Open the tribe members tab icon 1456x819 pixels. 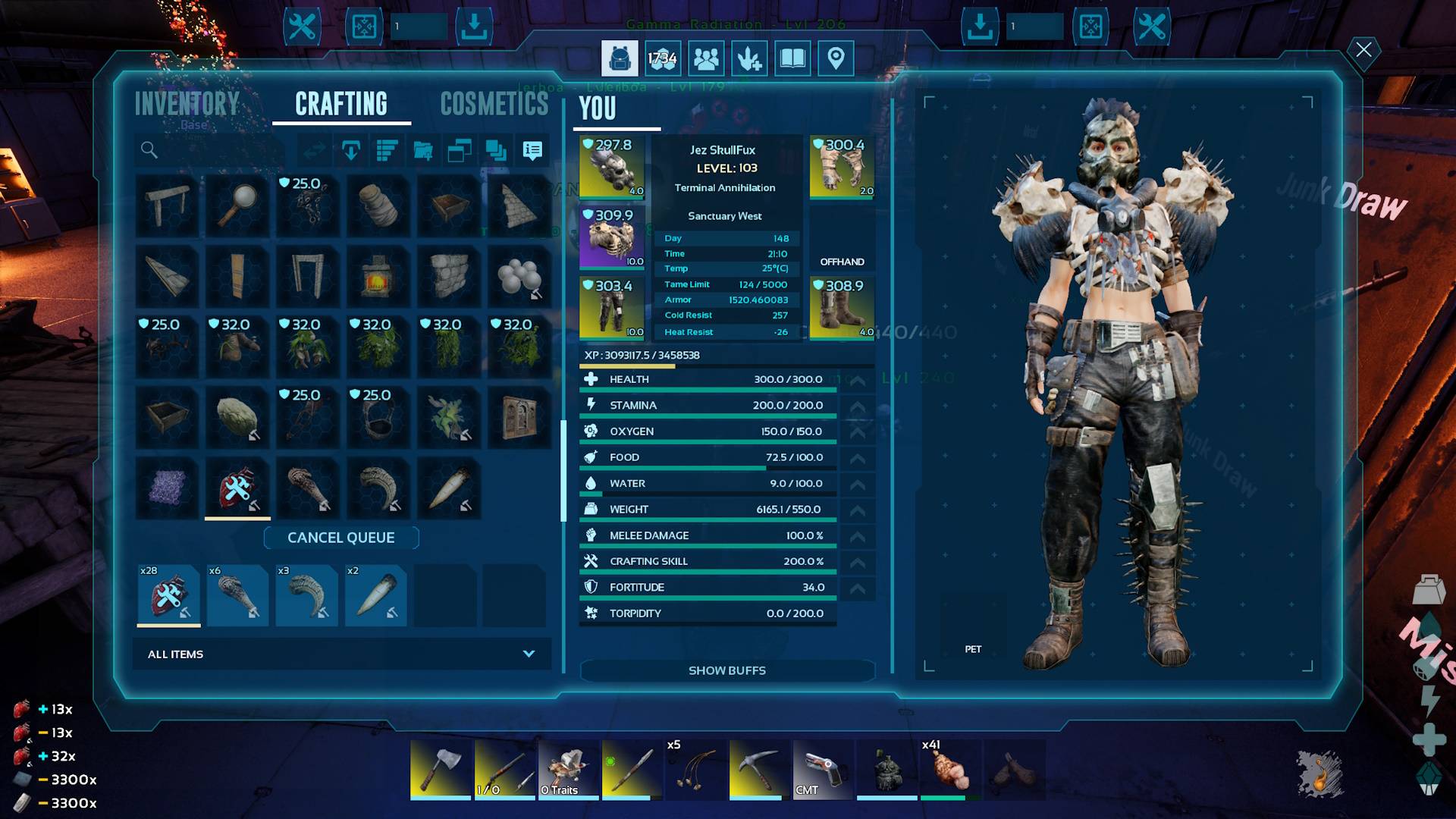click(706, 58)
